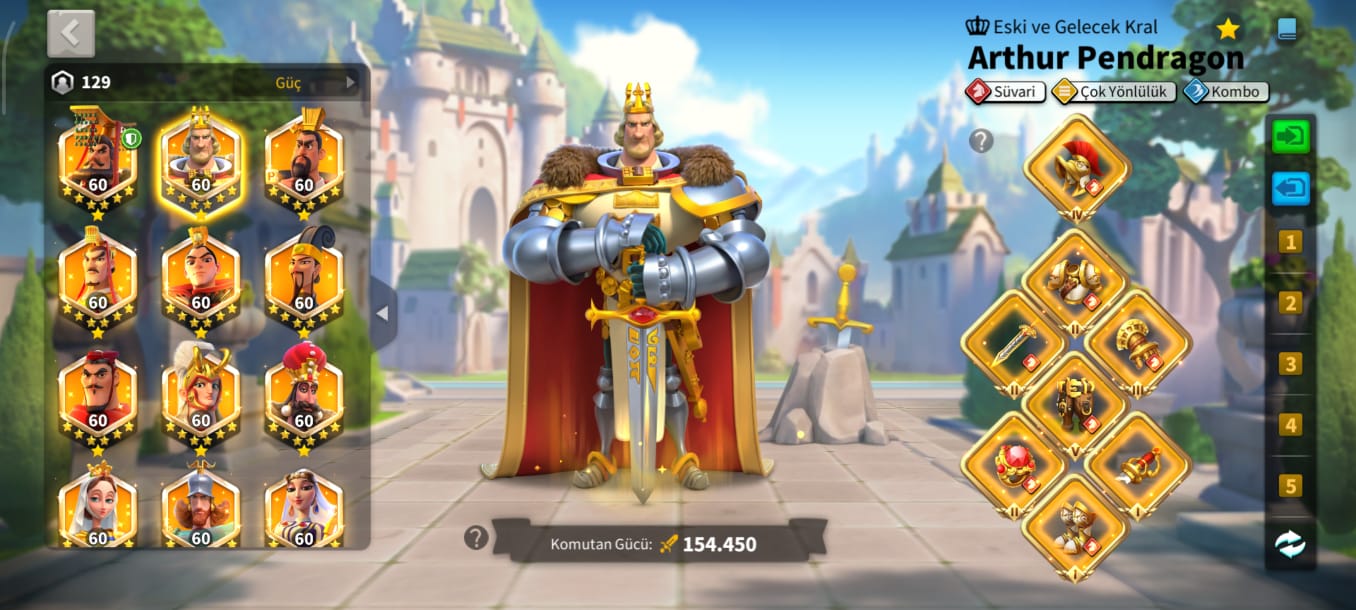Open the blue book icon

(1287, 29)
